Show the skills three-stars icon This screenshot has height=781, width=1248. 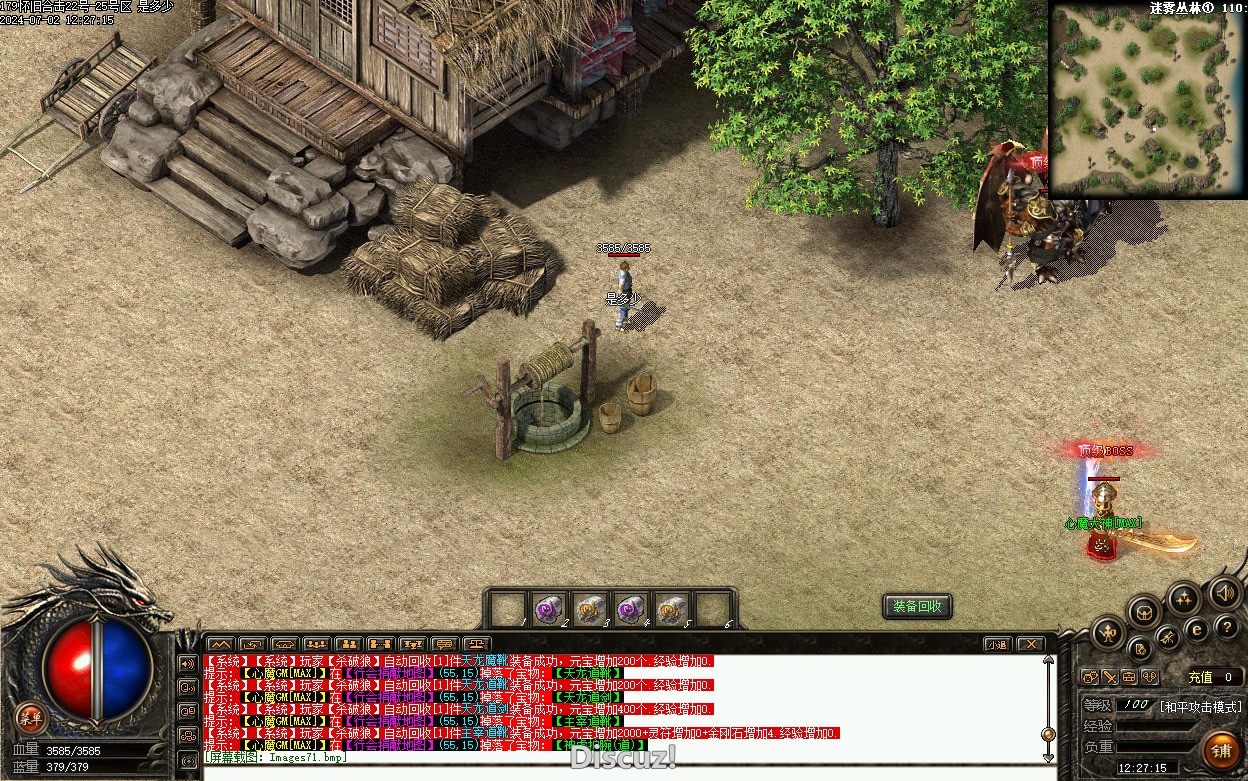tap(1184, 599)
